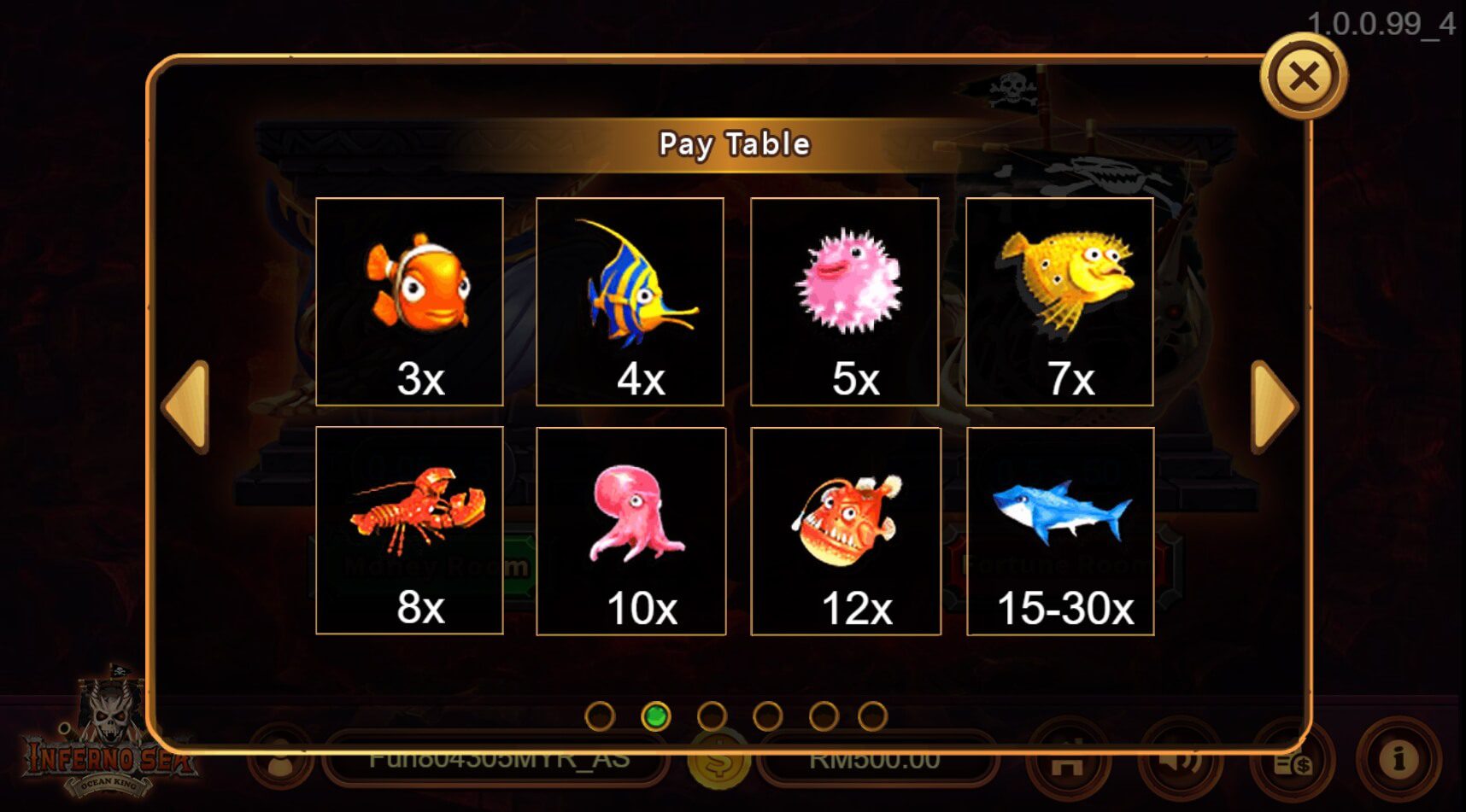The image size is (1466, 812).
Task: Close the Pay Table window
Action: point(1306,77)
